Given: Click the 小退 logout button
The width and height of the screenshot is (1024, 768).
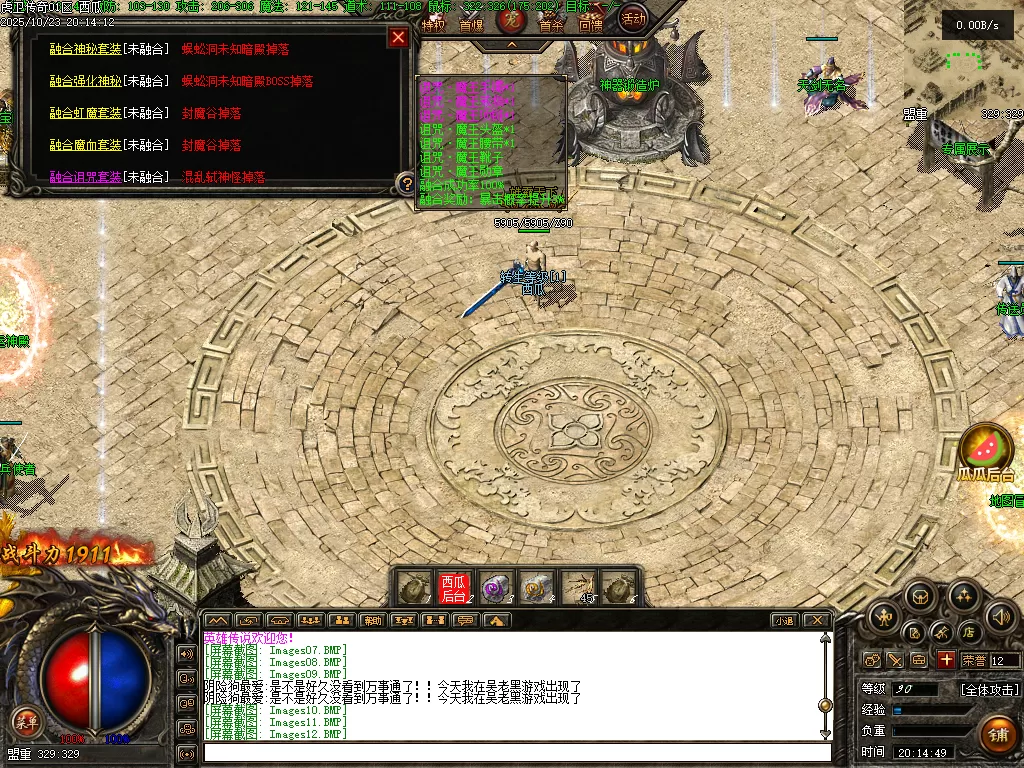Looking at the screenshot, I should tap(784, 620).
